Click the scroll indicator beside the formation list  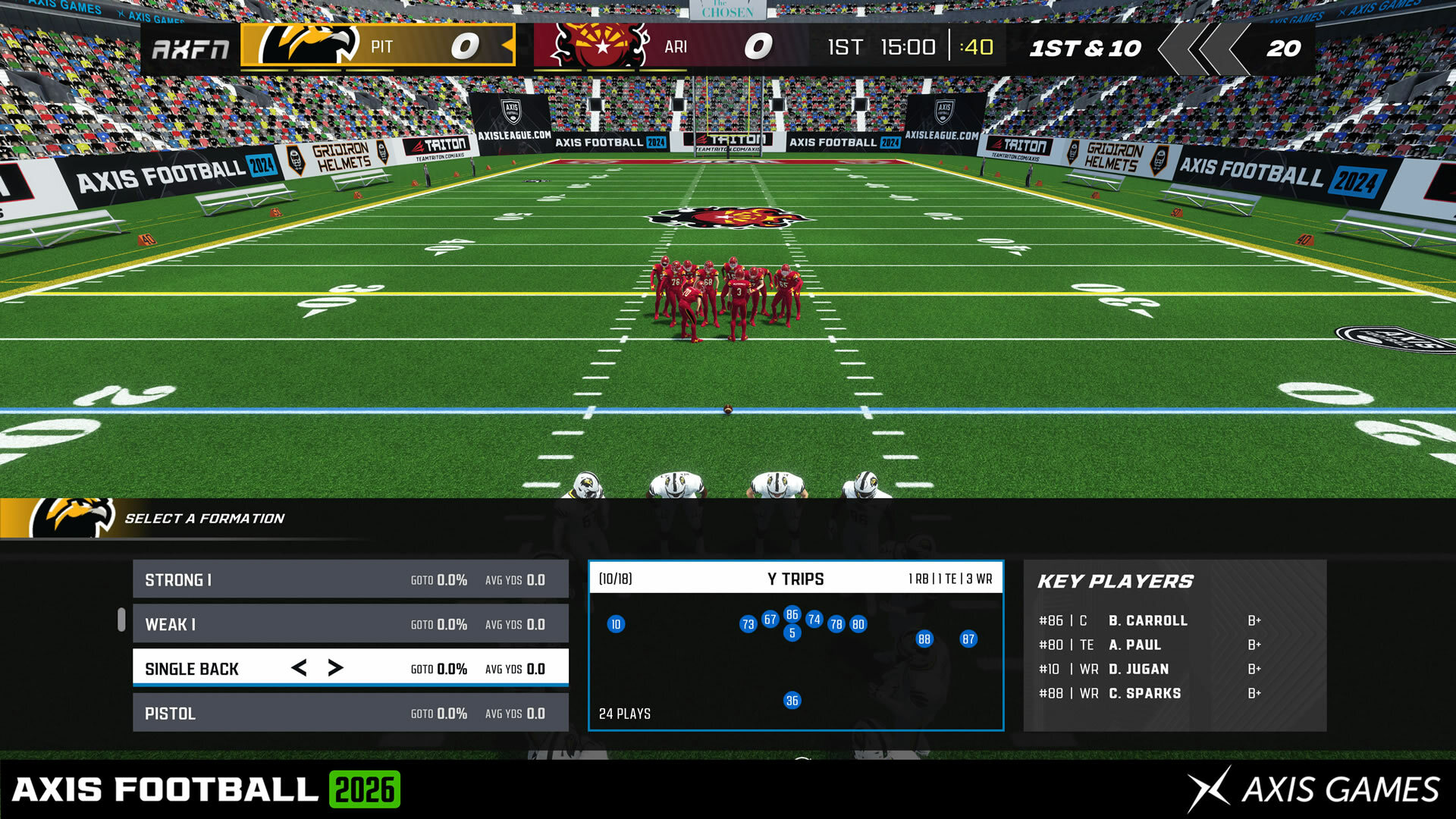[123, 620]
